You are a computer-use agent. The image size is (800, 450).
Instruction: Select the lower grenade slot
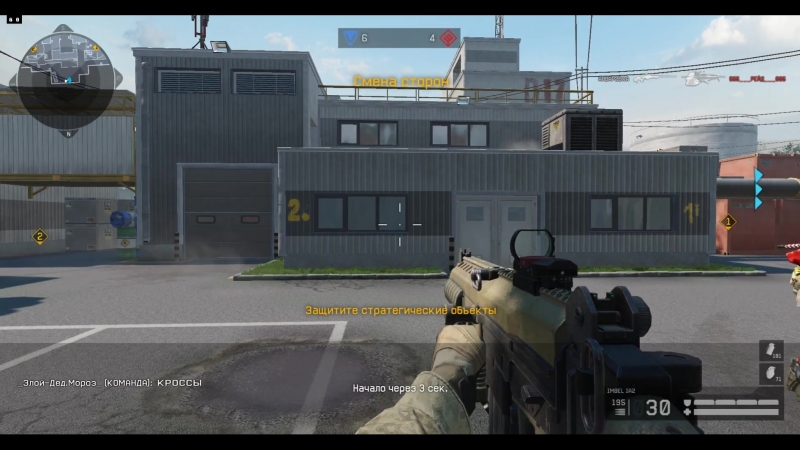[x=771, y=375]
